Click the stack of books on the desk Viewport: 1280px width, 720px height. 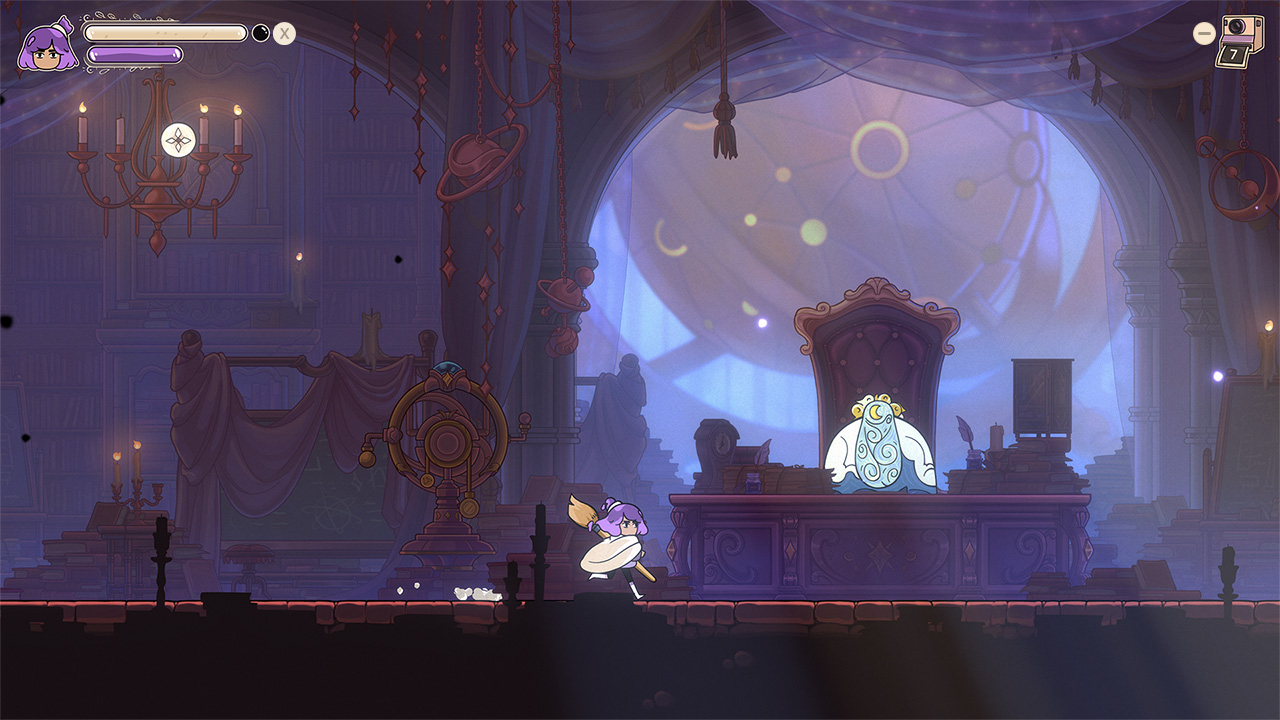(1020, 475)
